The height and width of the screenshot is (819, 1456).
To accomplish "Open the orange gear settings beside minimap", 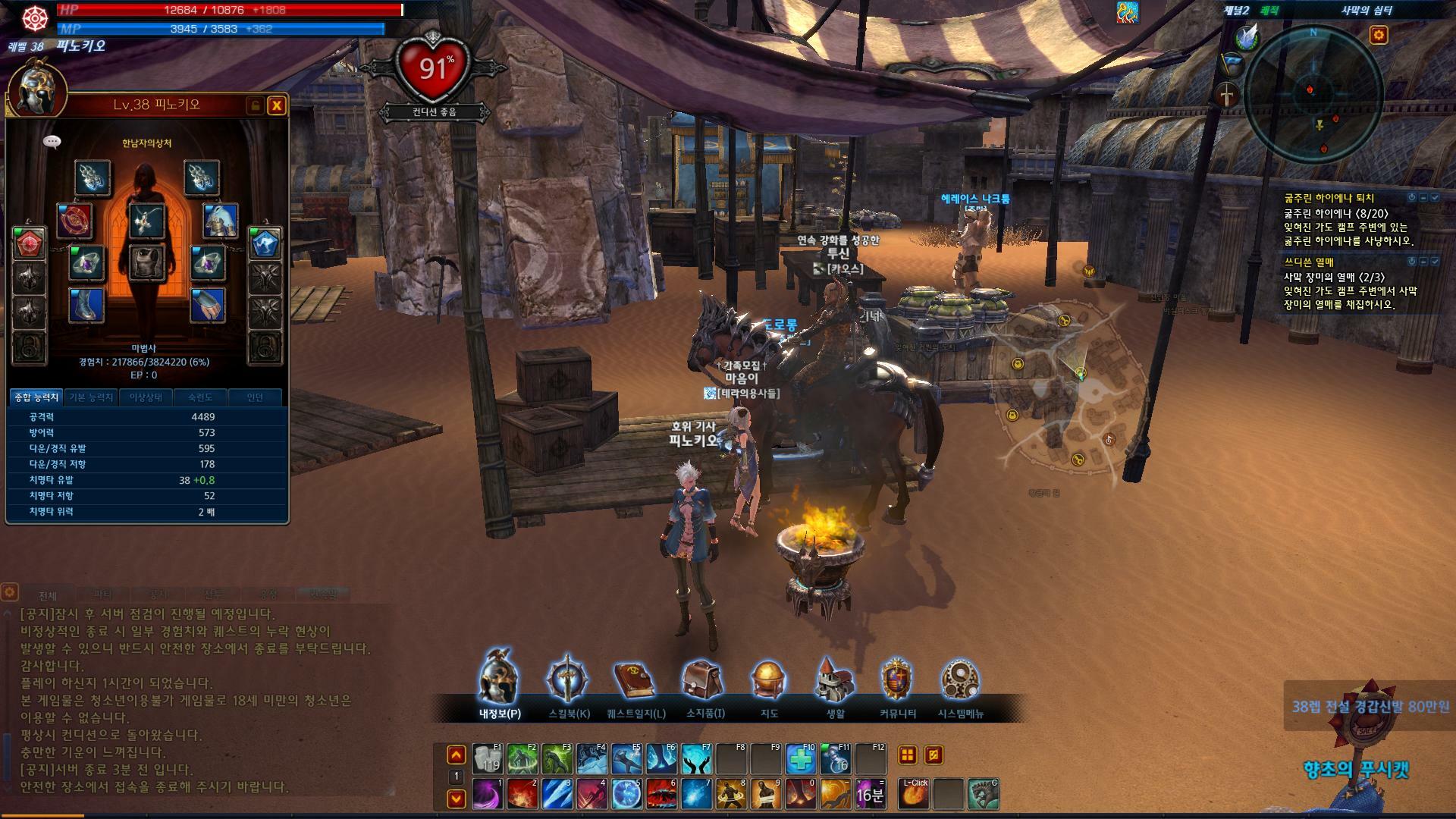I will (1378, 35).
